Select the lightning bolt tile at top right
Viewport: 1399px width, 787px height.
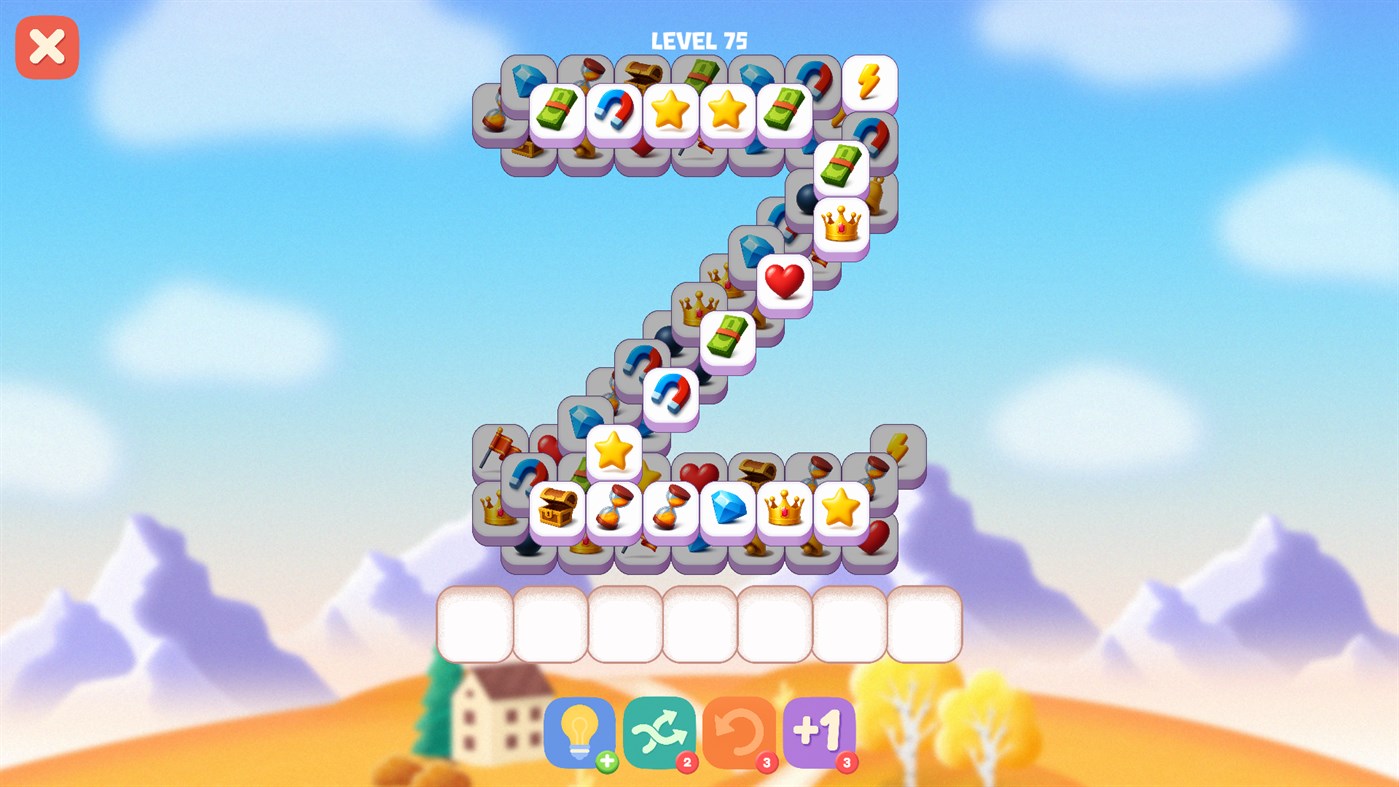[870, 81]
